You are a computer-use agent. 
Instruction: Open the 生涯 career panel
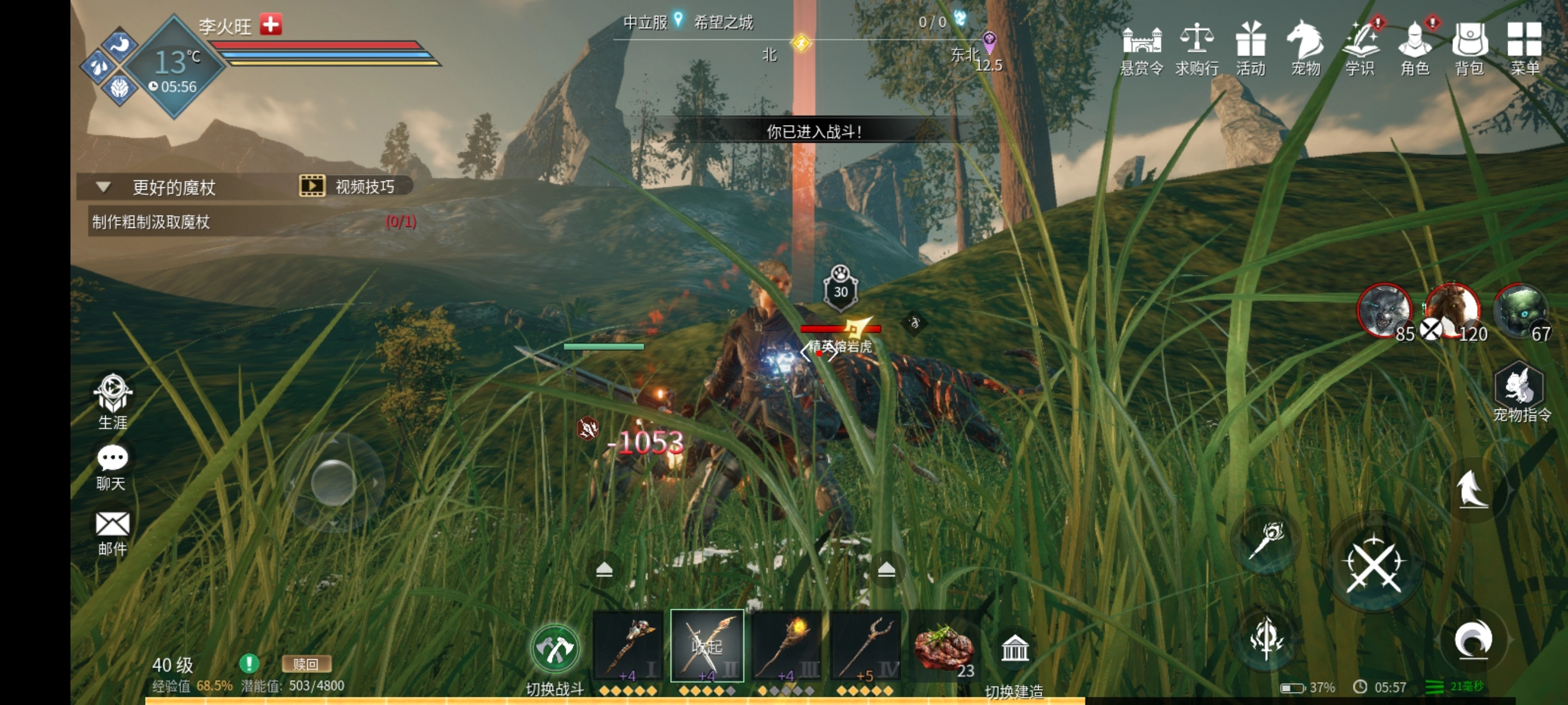113,401
